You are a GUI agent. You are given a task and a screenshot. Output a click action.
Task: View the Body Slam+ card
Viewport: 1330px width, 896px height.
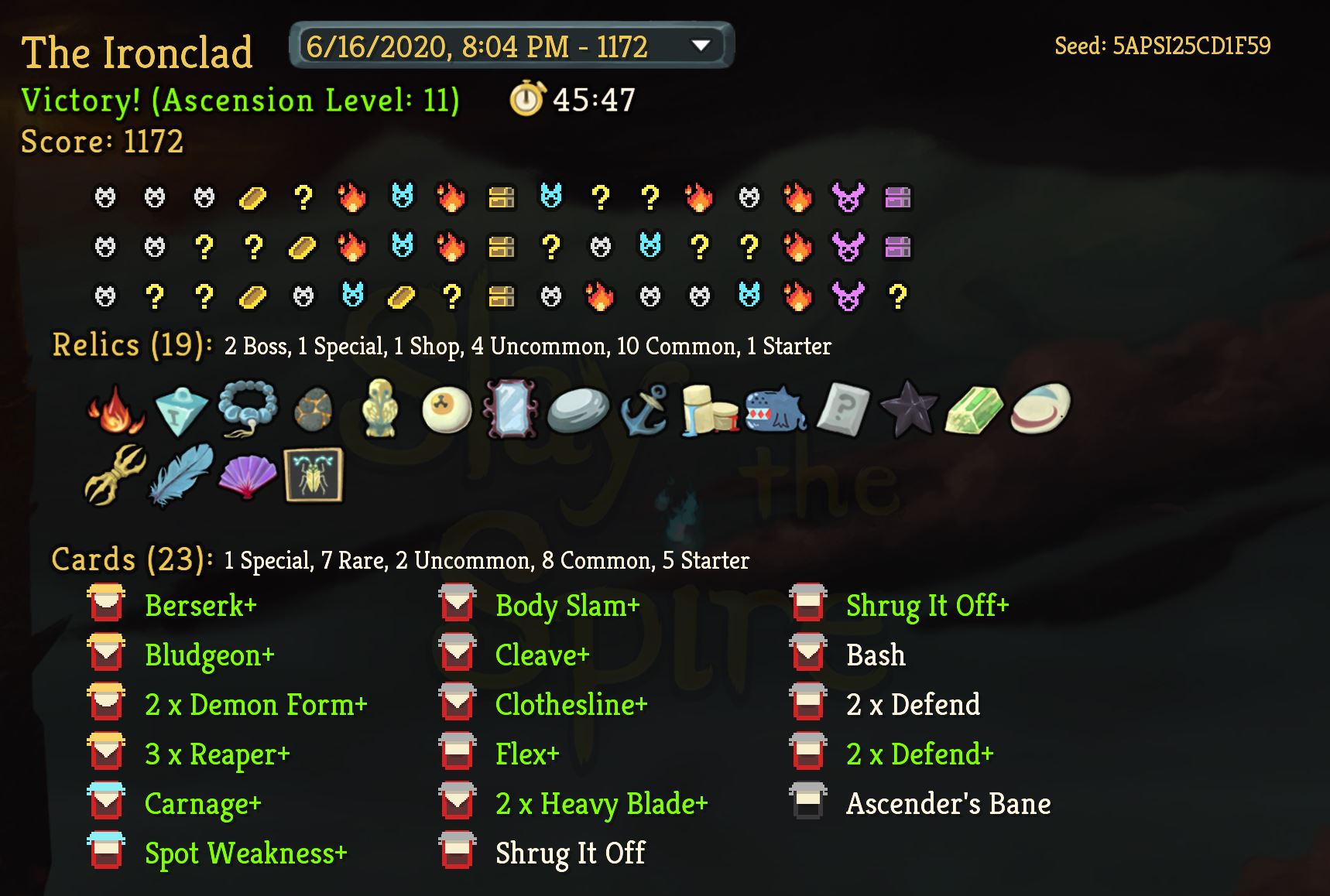567,605
